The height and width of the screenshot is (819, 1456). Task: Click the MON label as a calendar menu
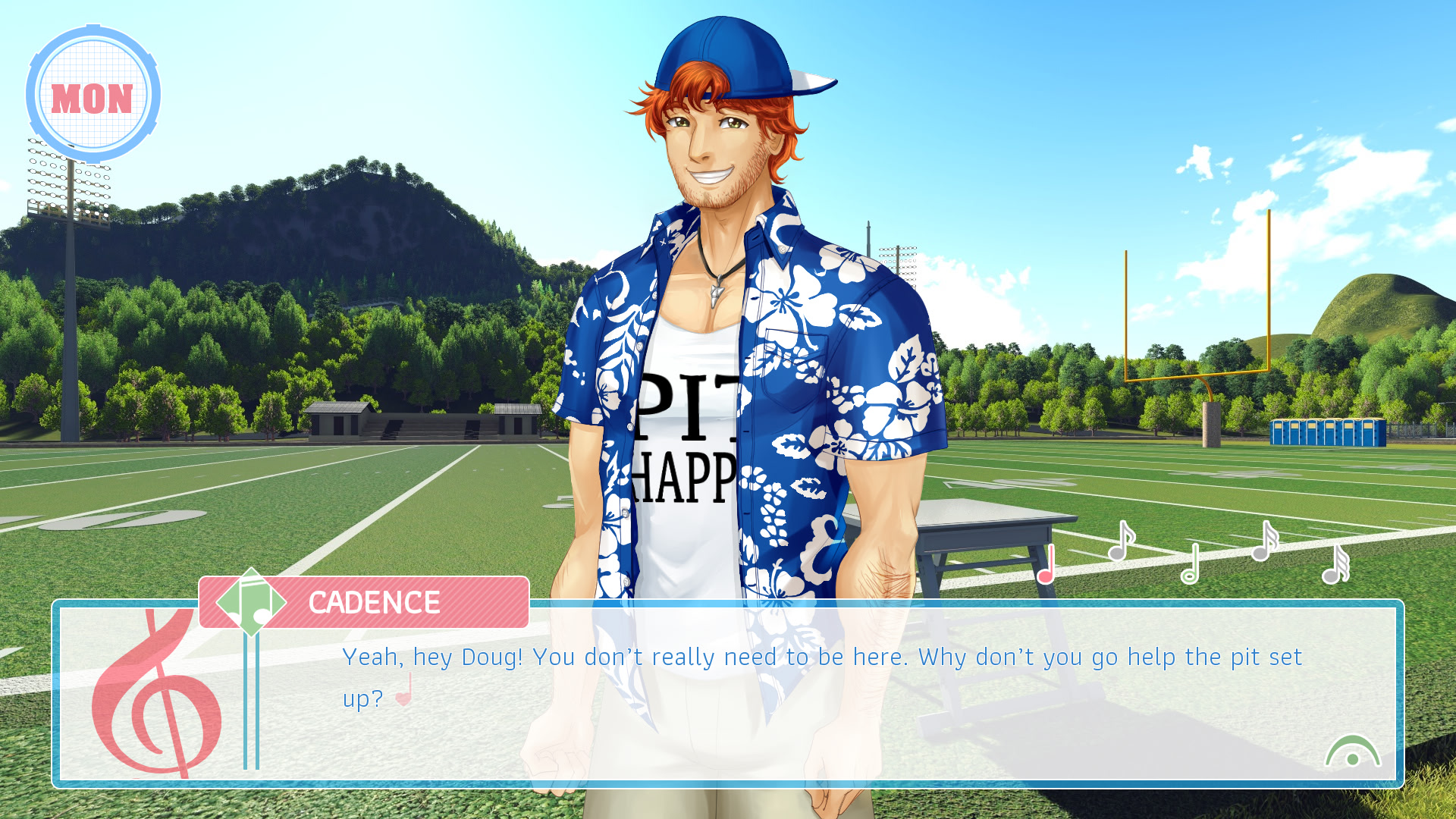(x=93, y=96)
